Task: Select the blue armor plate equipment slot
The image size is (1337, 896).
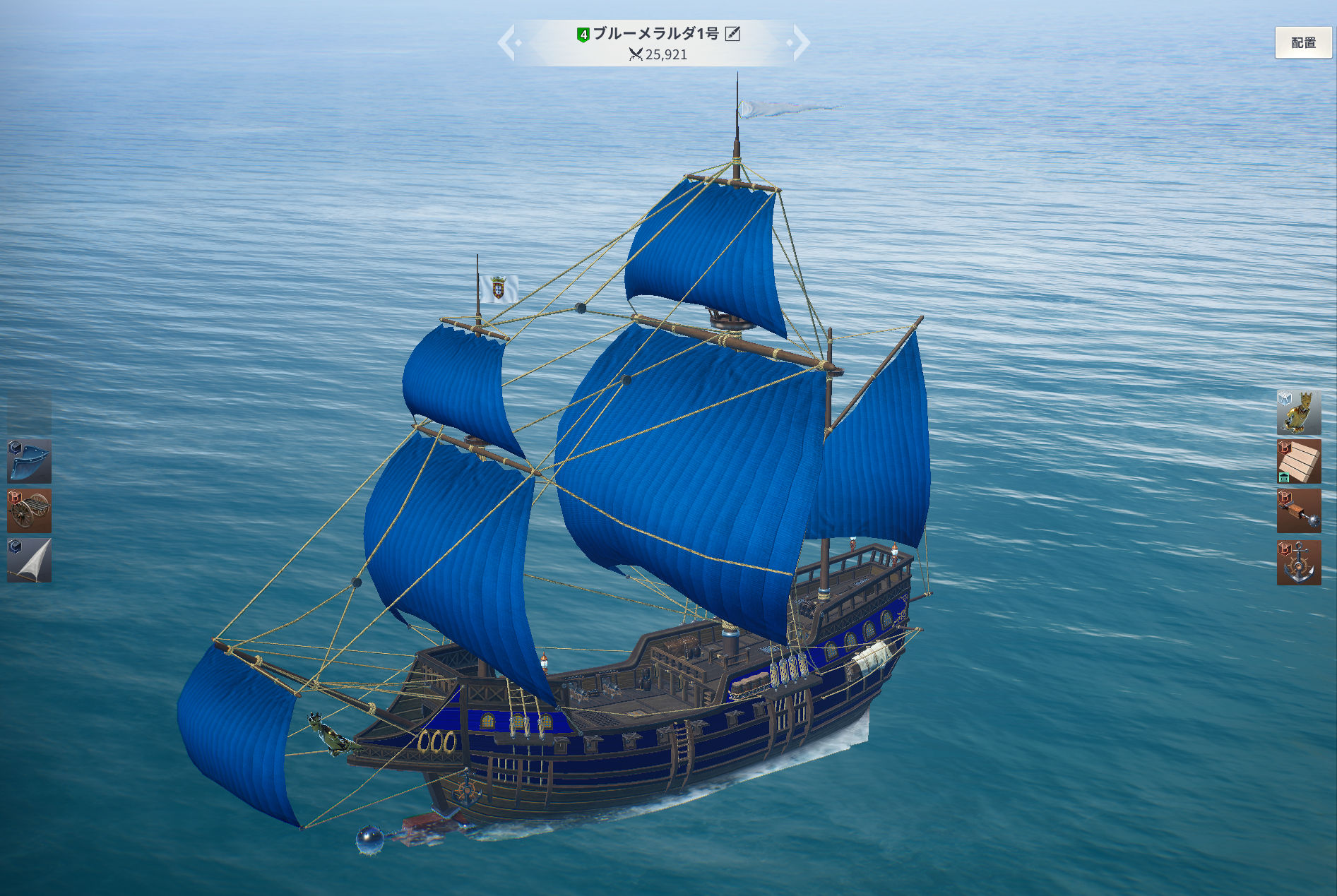Action: click(30, 461)
